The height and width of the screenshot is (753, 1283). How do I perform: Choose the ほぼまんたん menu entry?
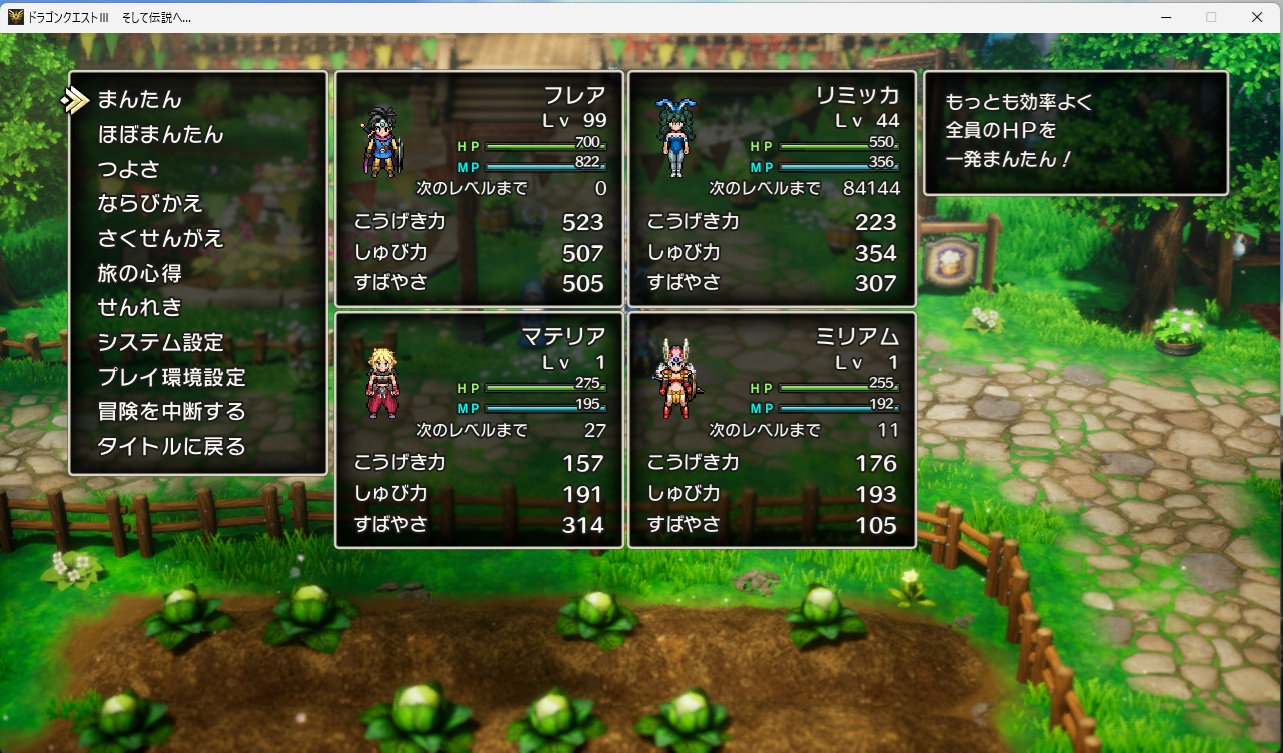click(x=160, y=135)
